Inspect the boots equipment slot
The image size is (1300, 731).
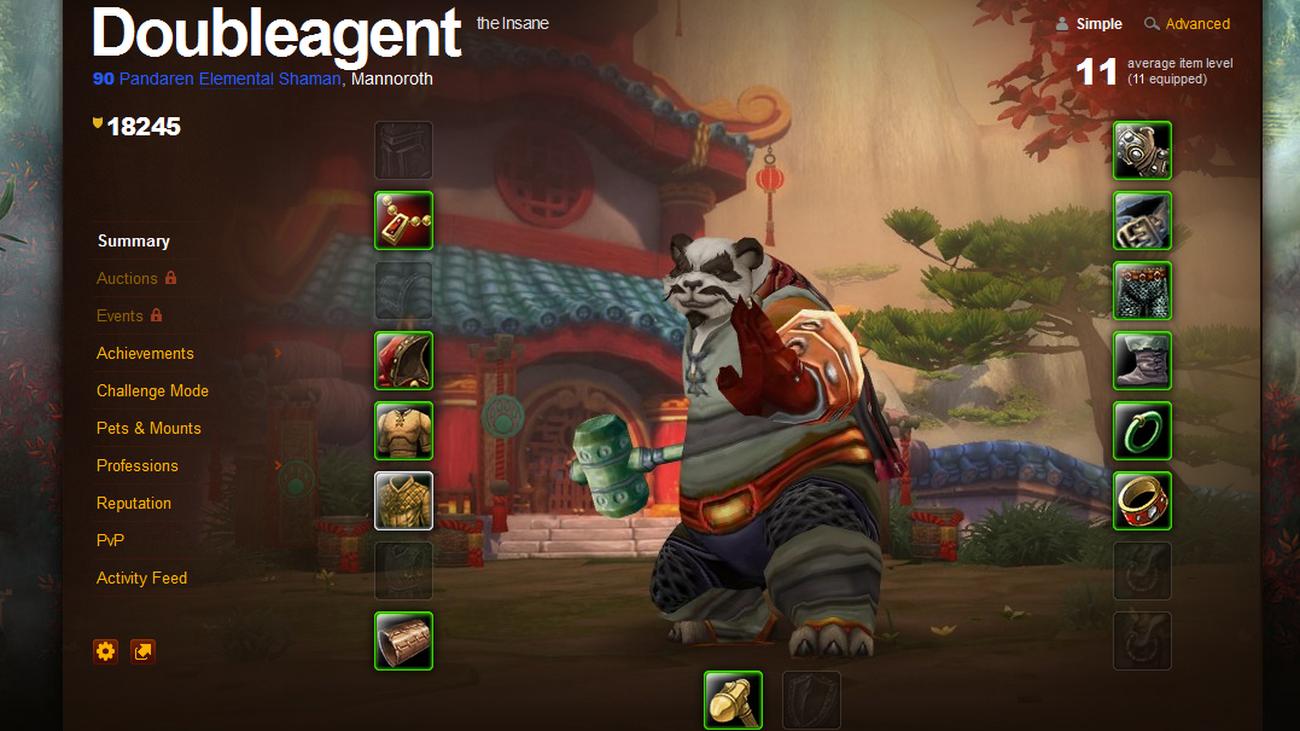click(1142, 361)
